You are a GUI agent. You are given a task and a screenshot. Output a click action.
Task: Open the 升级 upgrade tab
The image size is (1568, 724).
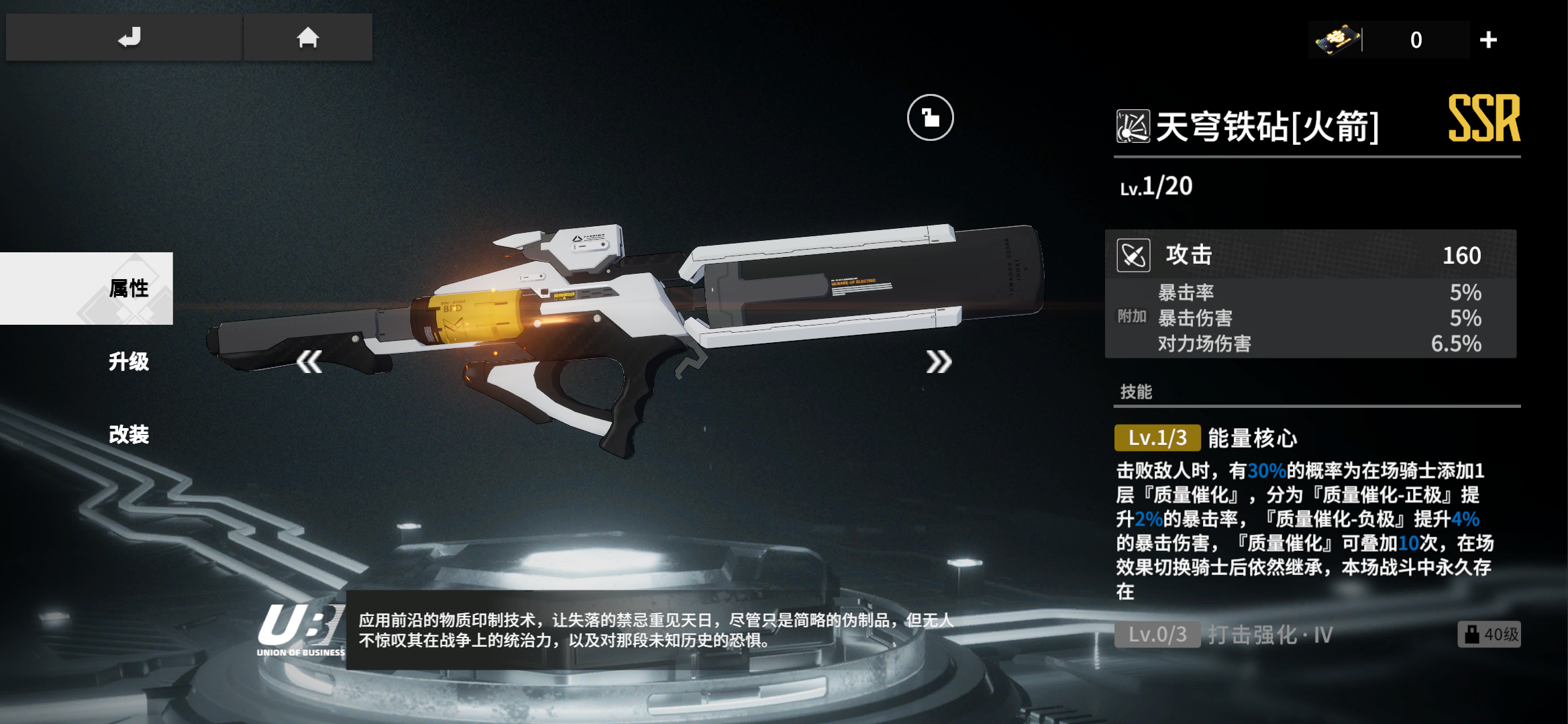(128, 362)
